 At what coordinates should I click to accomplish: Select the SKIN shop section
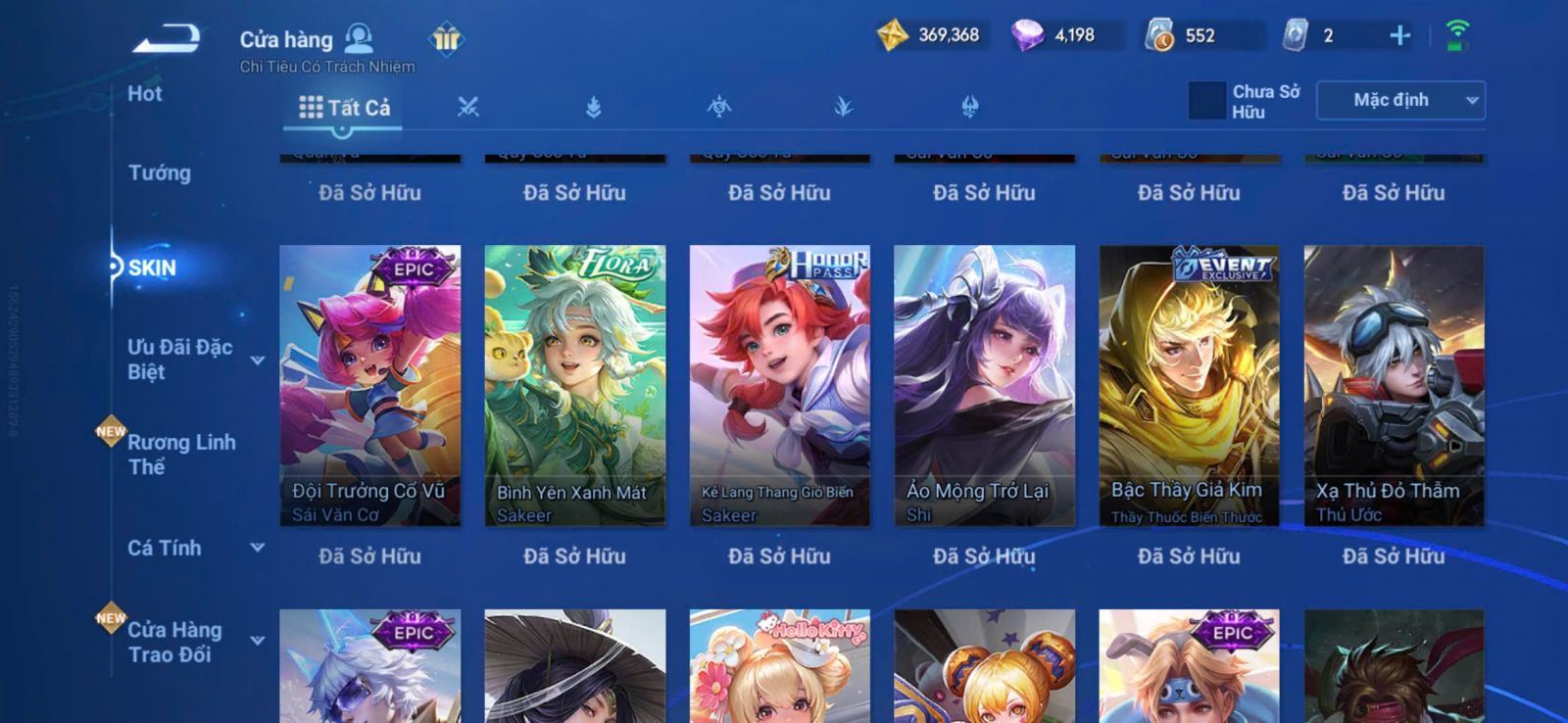[152, 268]
